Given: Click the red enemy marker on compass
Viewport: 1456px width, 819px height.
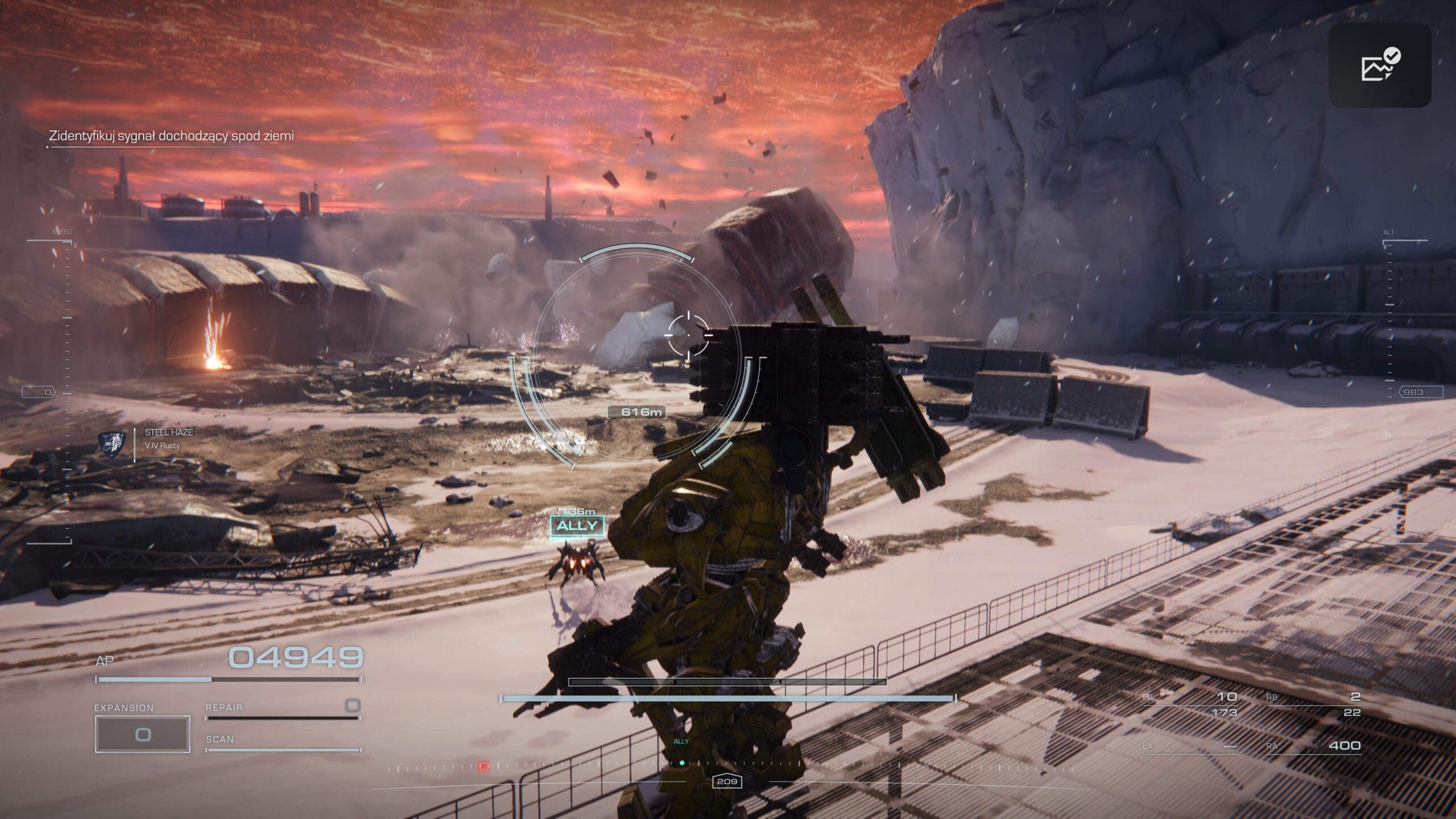Looking at the screenshot, I should pos(484,766).
